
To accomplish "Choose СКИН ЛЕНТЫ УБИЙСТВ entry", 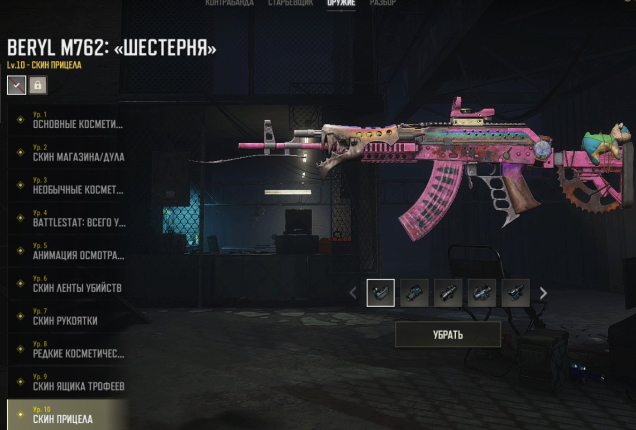I will coord(70,285).
